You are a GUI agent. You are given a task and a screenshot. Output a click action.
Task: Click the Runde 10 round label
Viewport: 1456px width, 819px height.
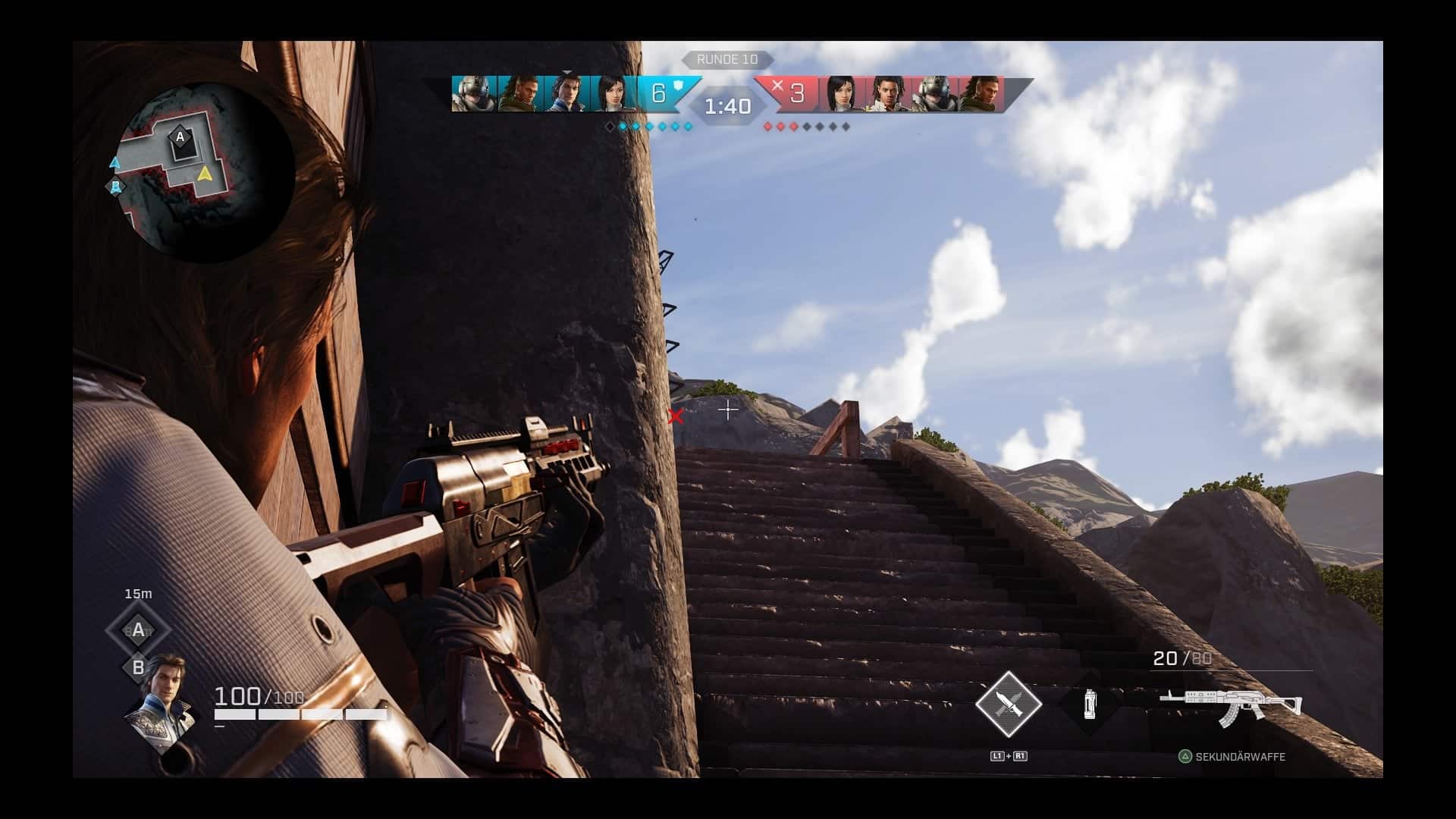pyautogui.click(x=726, y=59)
